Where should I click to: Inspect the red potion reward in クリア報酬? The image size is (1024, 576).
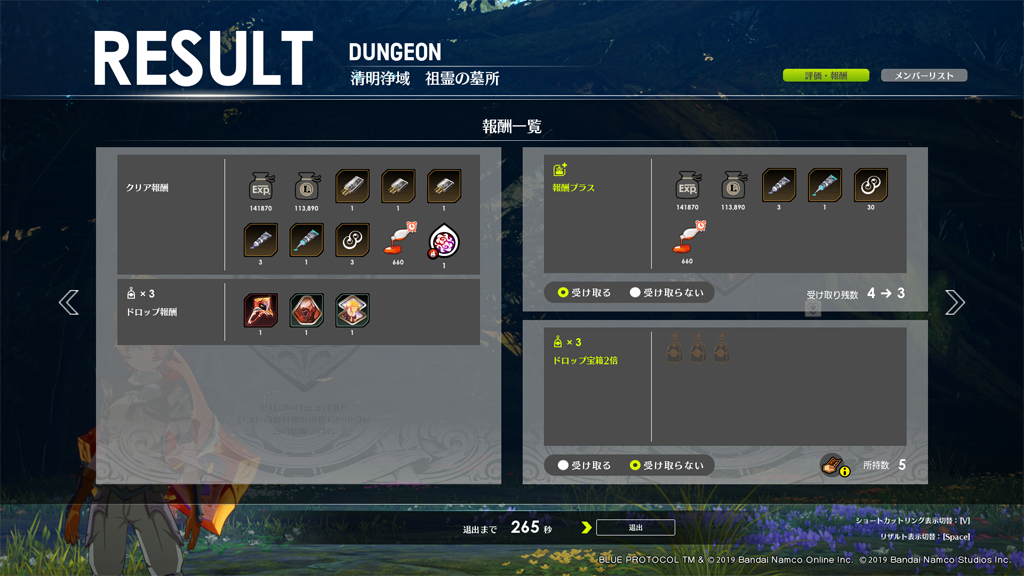tap(398, 241)
